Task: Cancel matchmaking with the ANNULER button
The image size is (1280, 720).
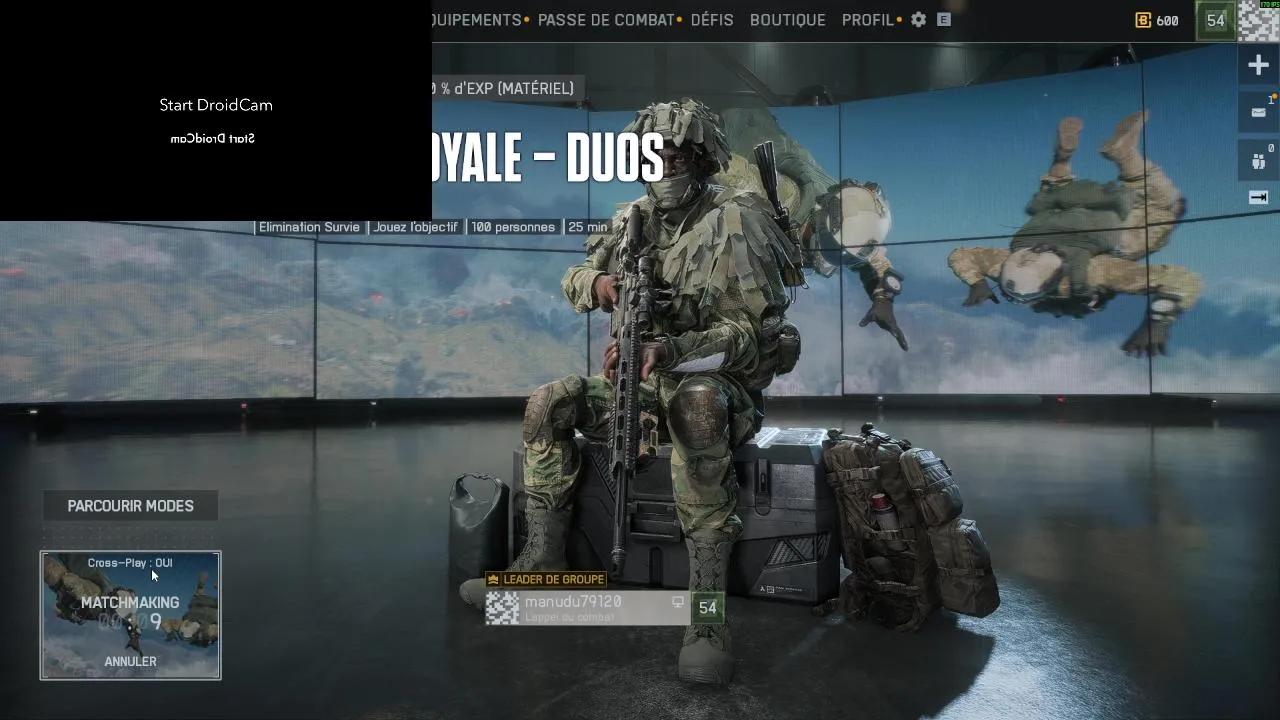Action: pyautogui.click(x=130, y=661)
